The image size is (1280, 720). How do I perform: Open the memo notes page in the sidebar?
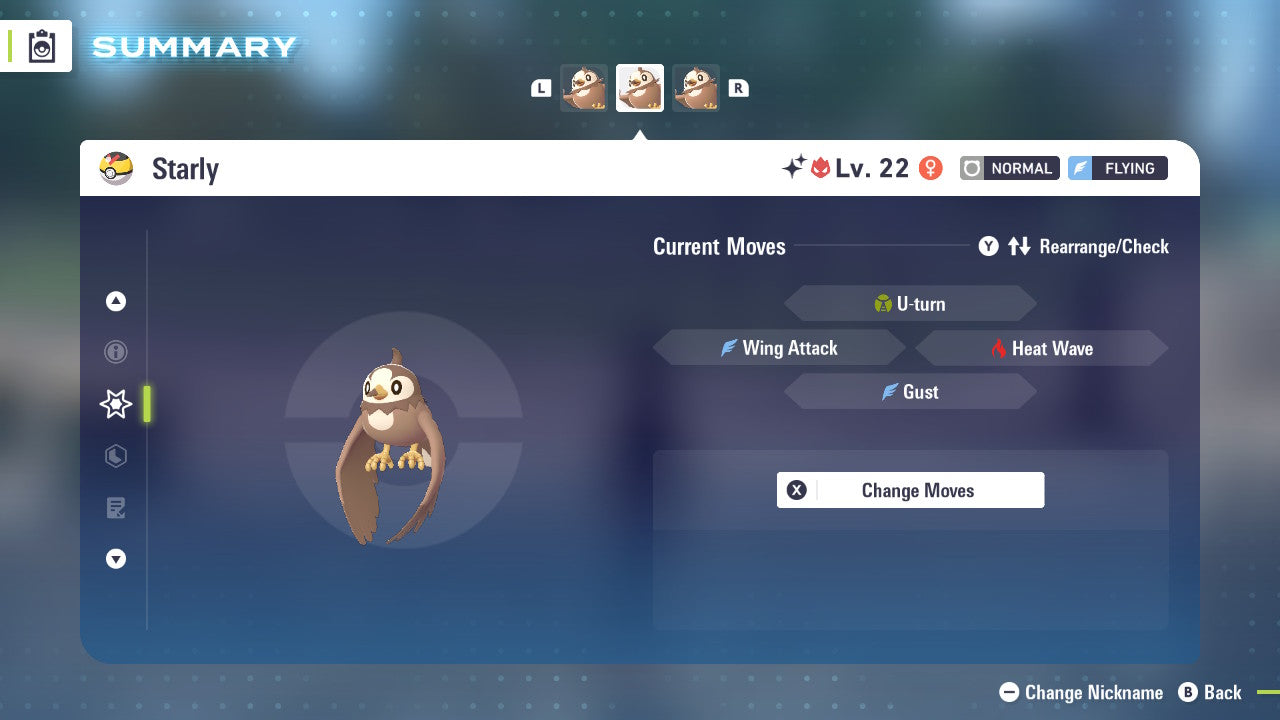click(116, 508)
